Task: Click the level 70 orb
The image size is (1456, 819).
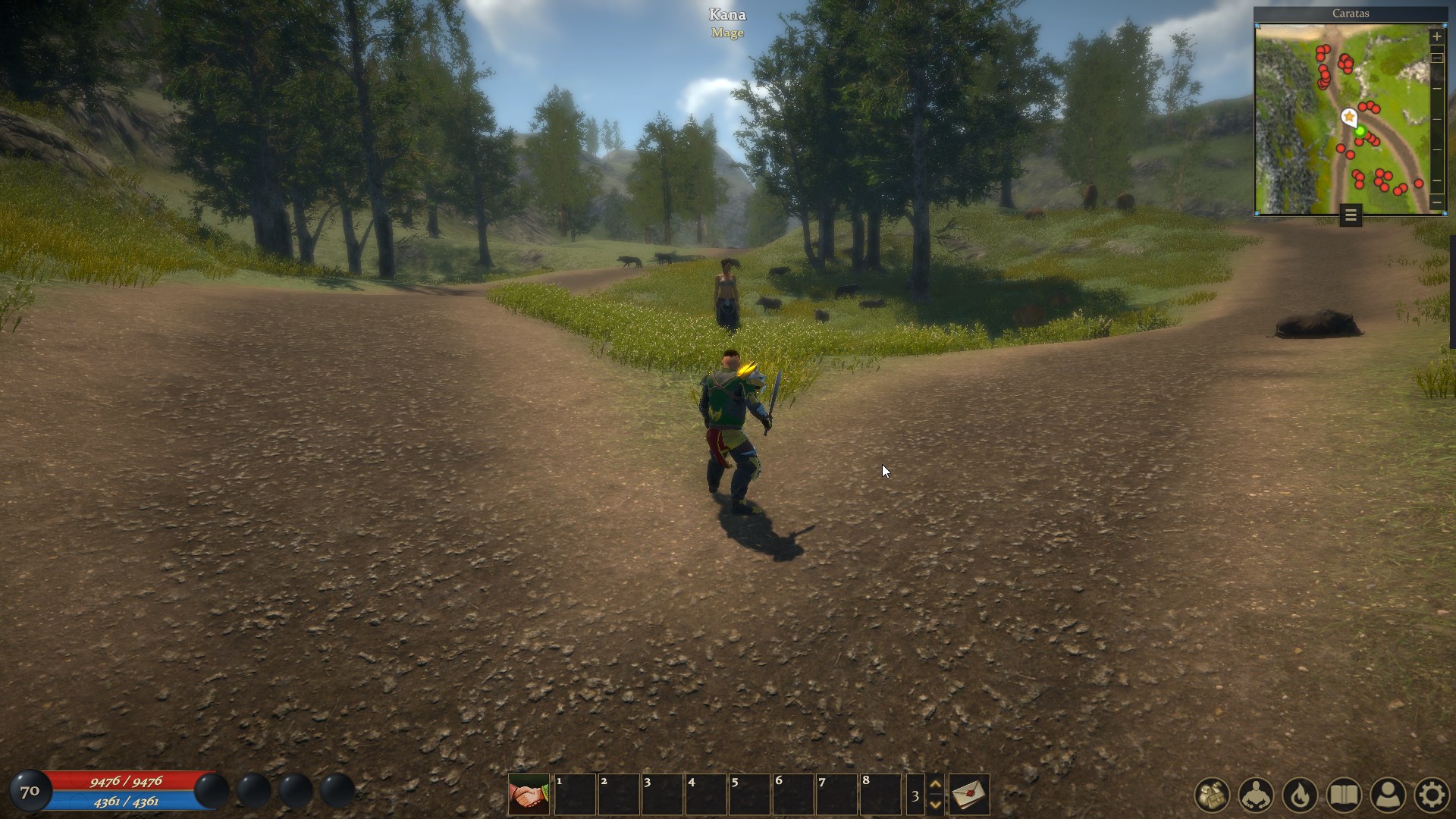Action: click(x=30, y=792)
